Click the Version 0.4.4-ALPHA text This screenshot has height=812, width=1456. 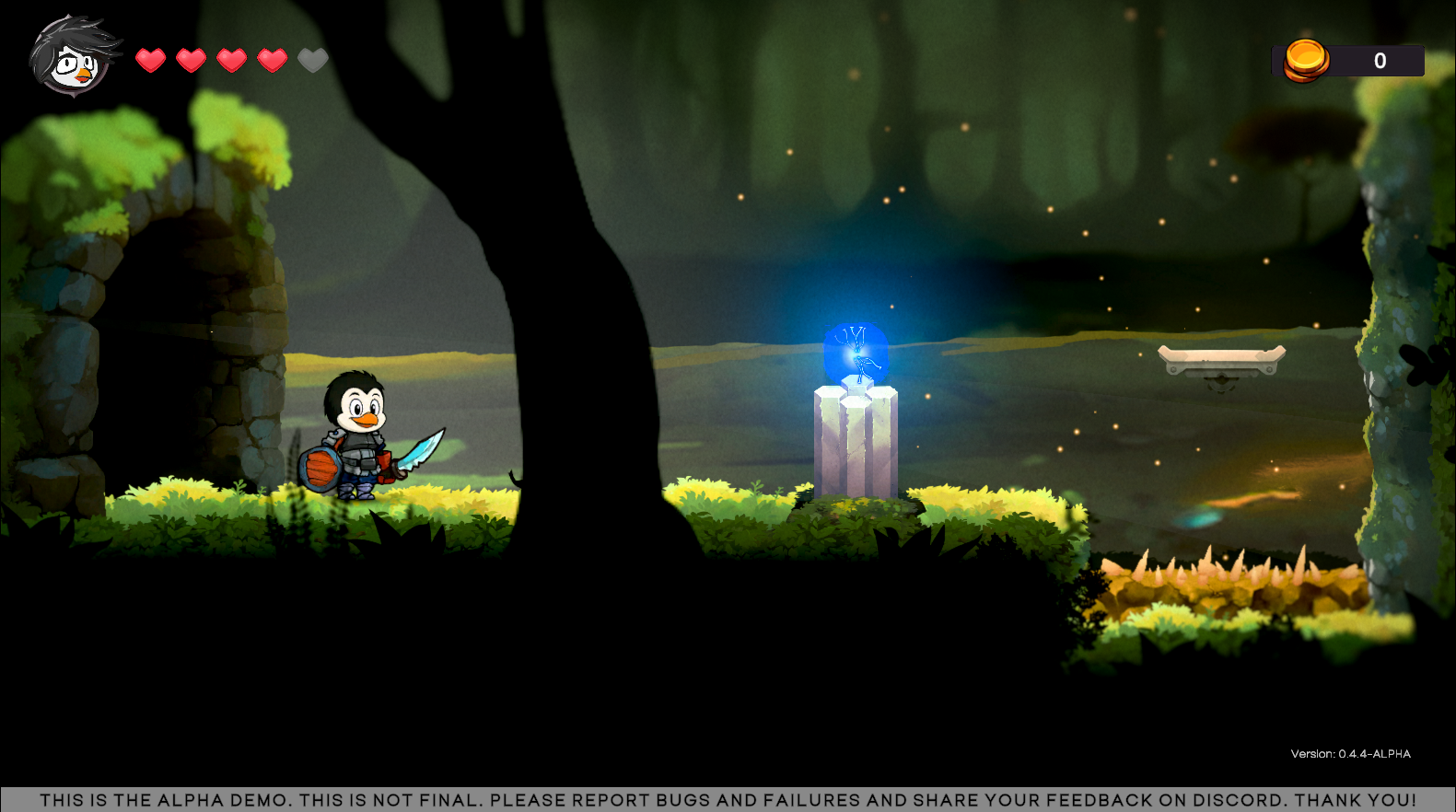coord(1352,752)
